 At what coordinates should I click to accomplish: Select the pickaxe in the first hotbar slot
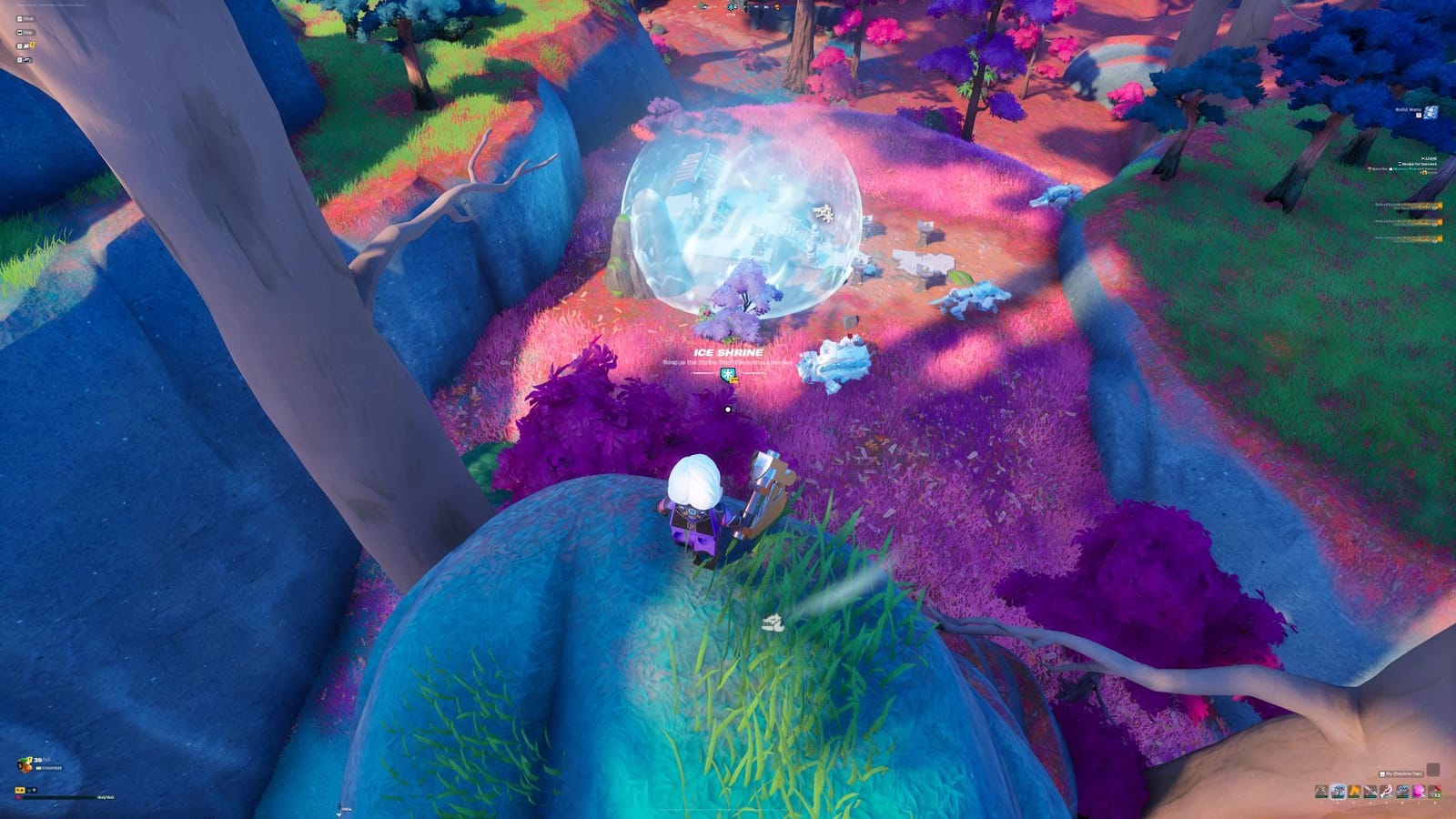click(x=1321, y=792)
